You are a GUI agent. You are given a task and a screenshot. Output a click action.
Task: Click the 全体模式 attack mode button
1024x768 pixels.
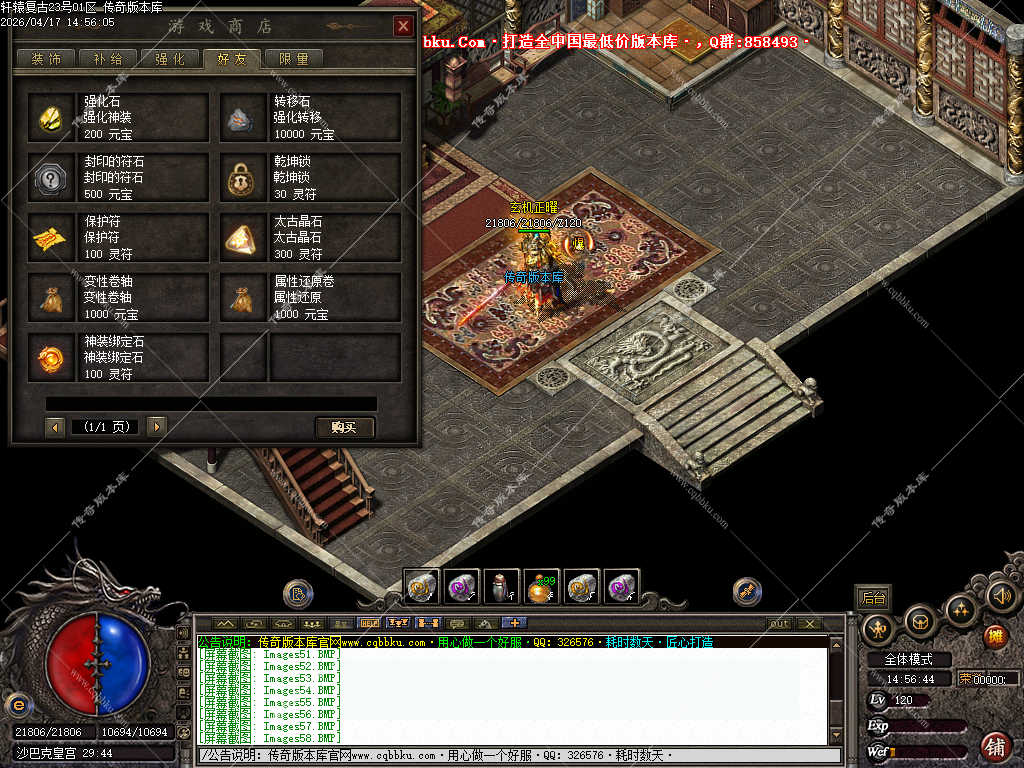point(907,659)
